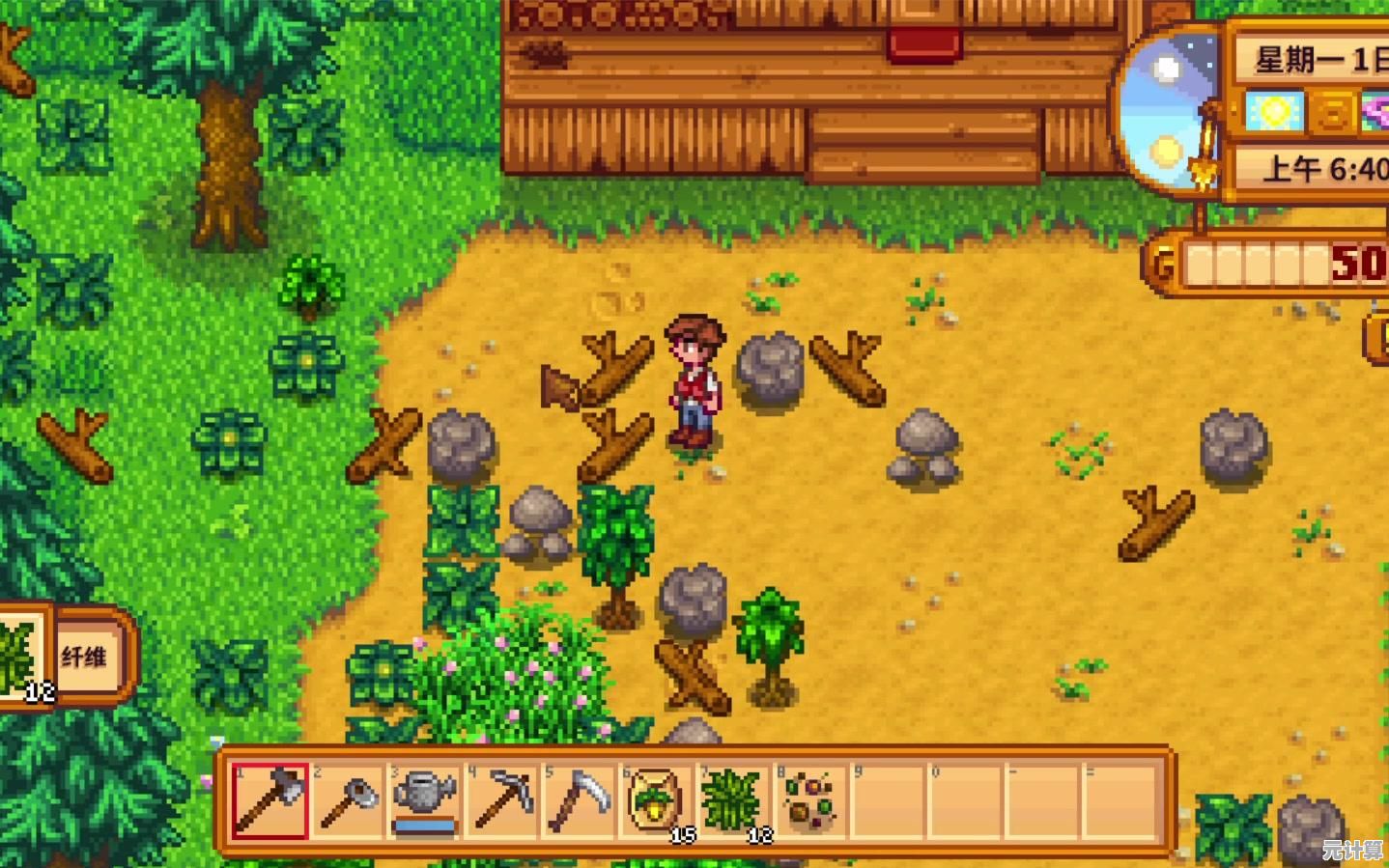Screen dimensions: 1389x868
Task: Pick the parsnip seed packet slot
Action: coord(657,800)
